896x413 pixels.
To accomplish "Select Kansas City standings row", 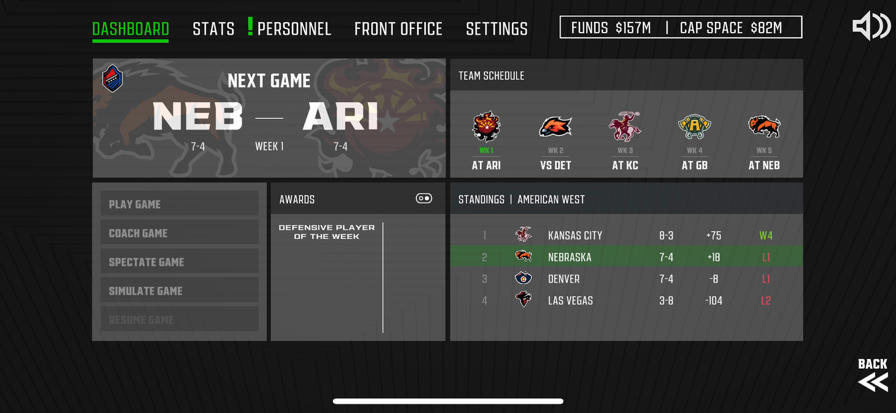I will 626,236.
